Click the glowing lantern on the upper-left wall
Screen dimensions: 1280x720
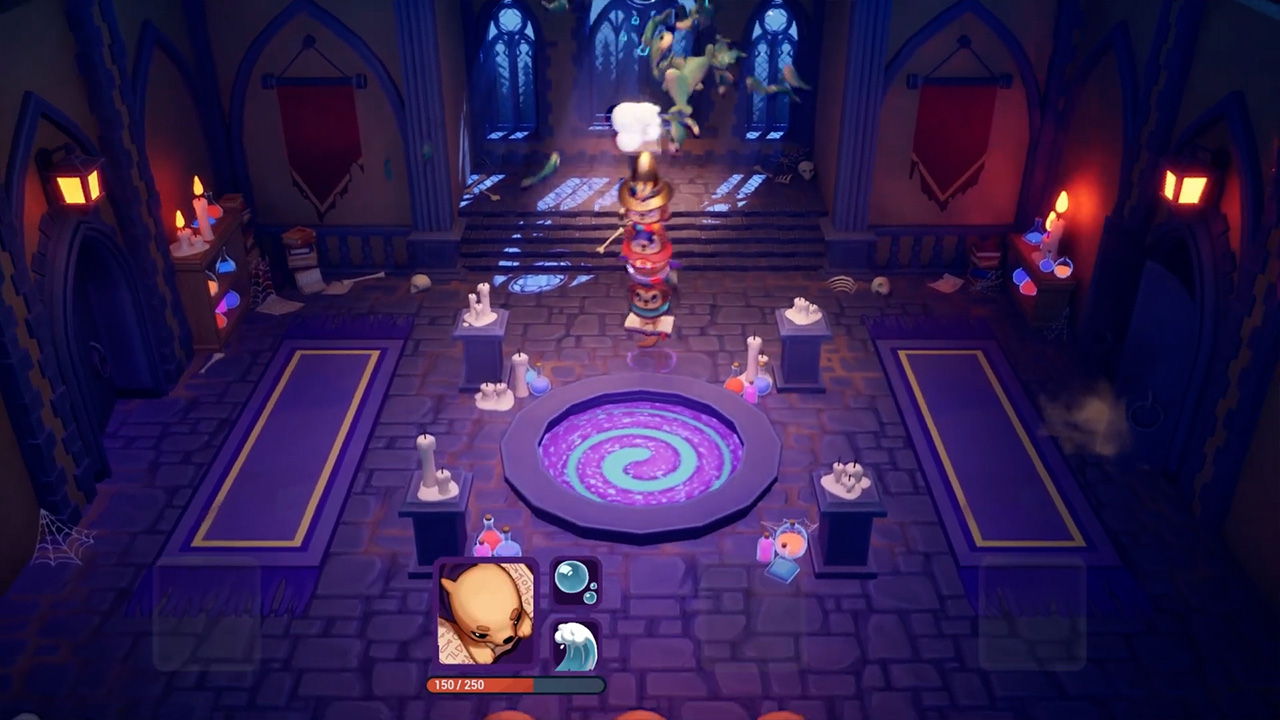pos(75,185)
